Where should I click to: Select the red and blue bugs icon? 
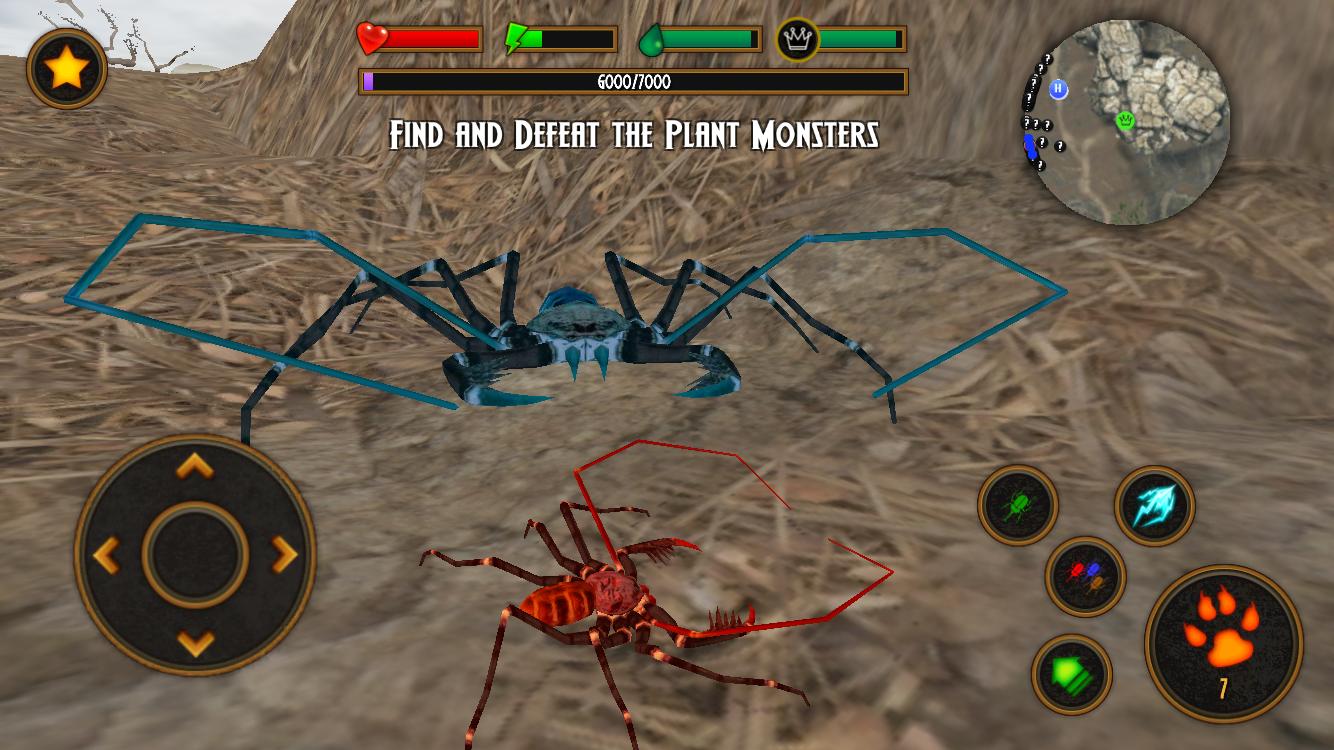1086,577
